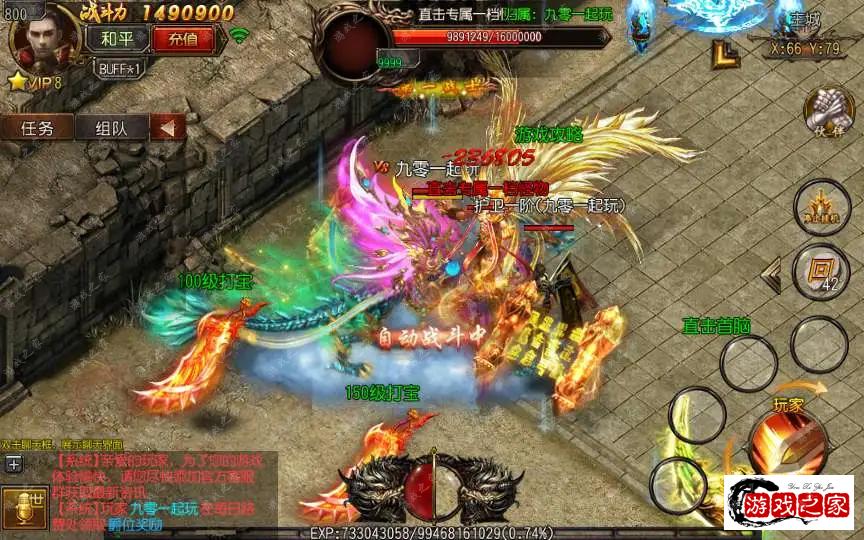Switch to the 组队 team tab

pos(111,128)
